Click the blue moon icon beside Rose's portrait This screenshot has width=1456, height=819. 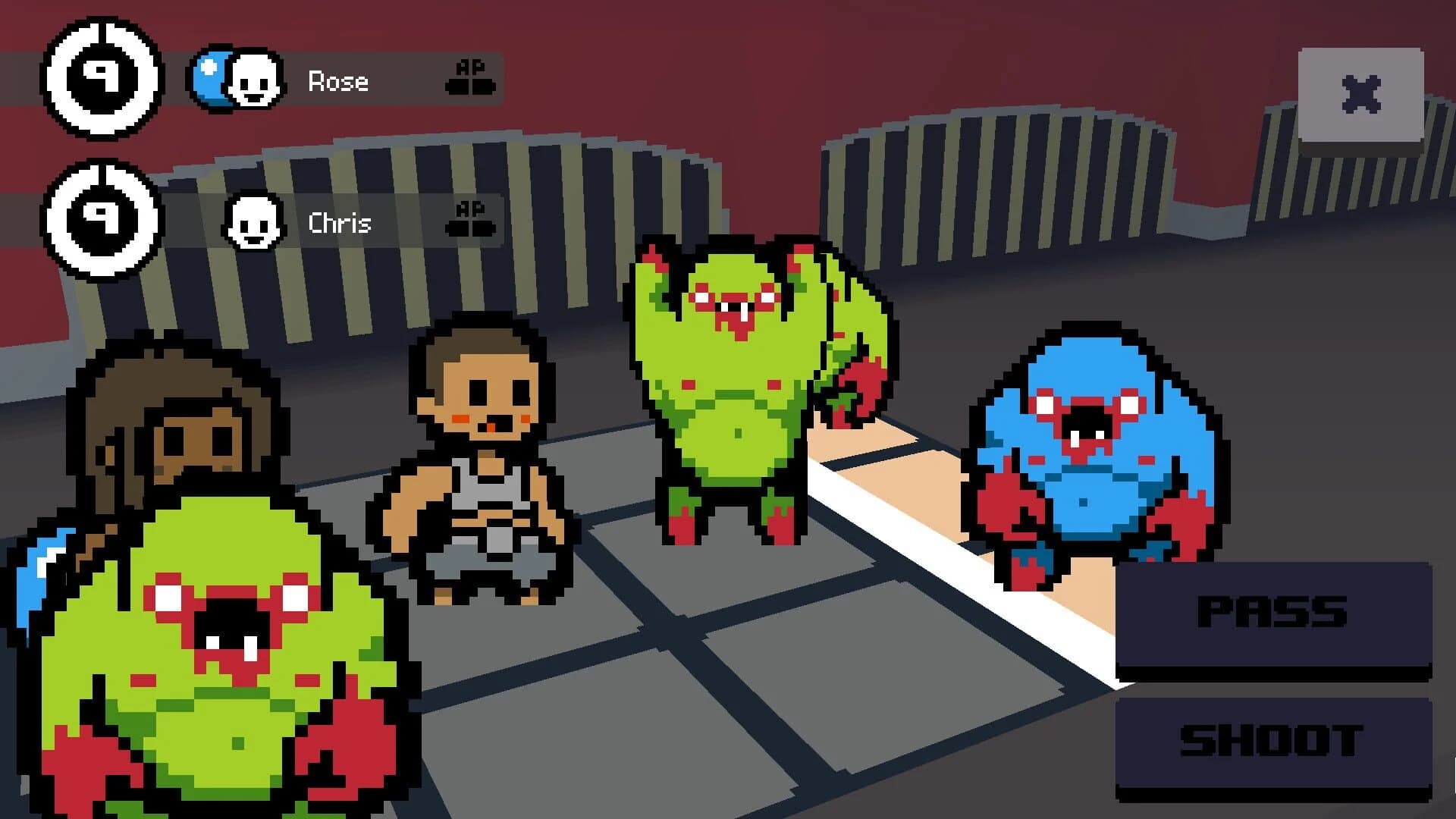click(x=209, y=76)
